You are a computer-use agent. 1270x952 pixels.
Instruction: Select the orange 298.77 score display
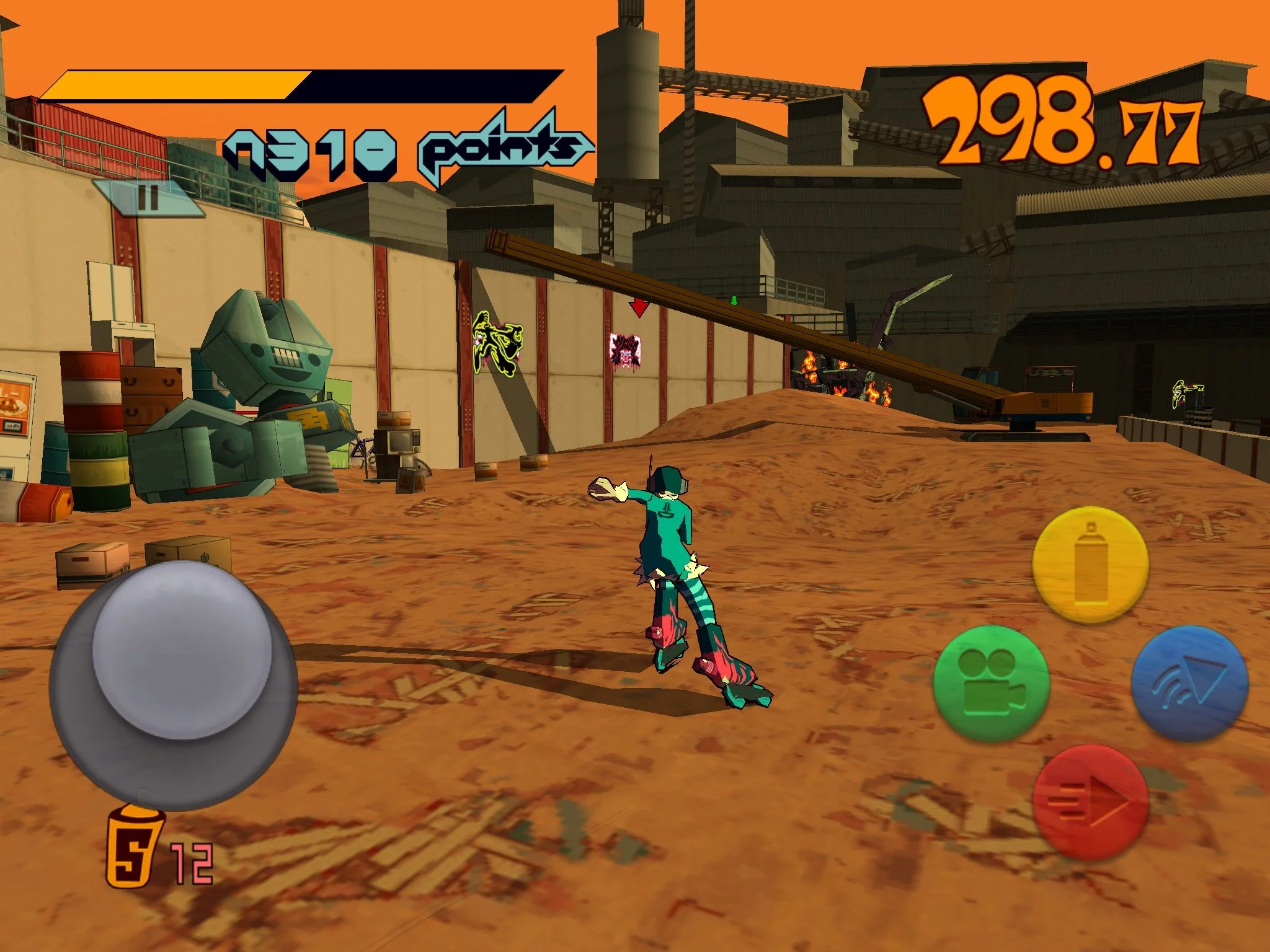1068,122
